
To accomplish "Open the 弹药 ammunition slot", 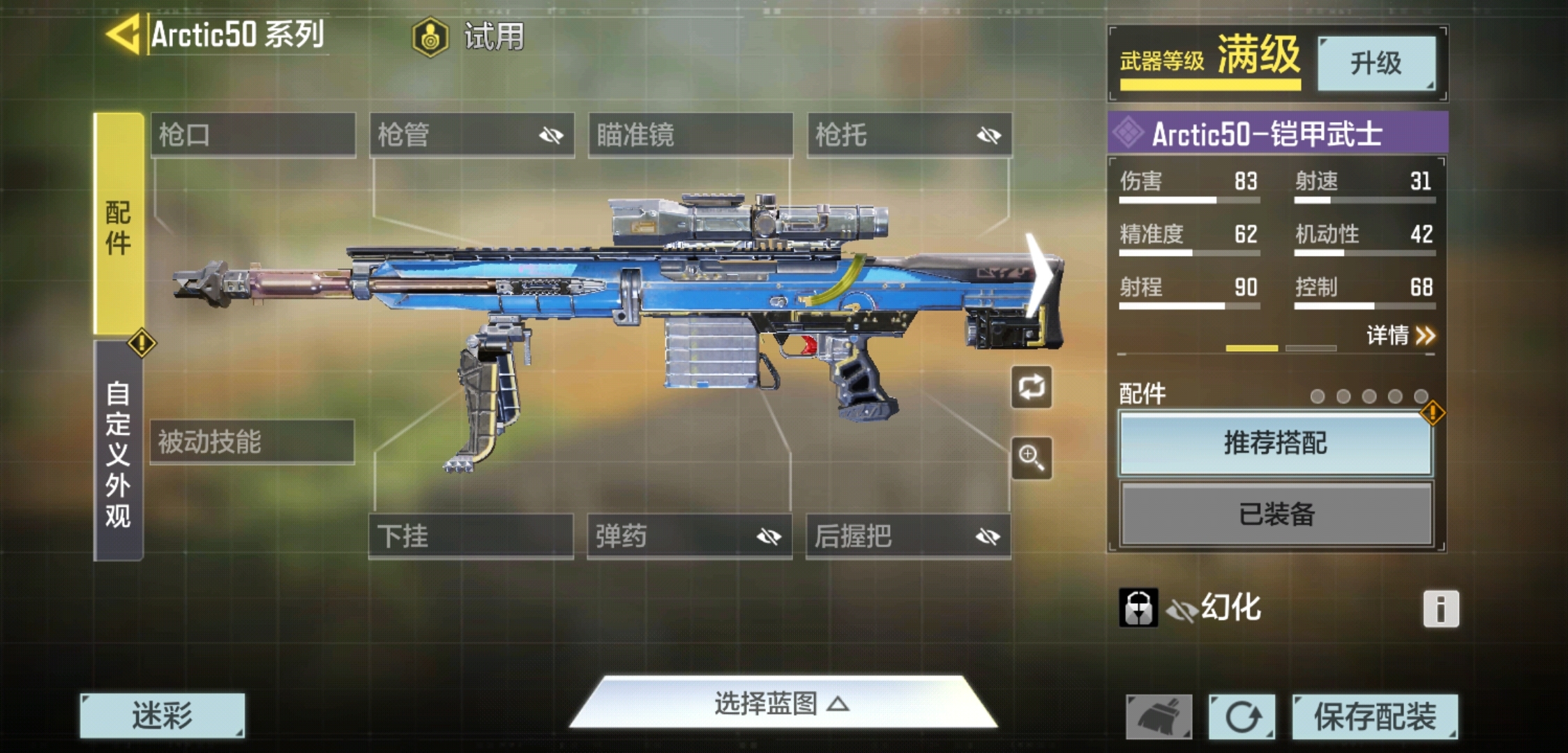I will coord(689,536).
